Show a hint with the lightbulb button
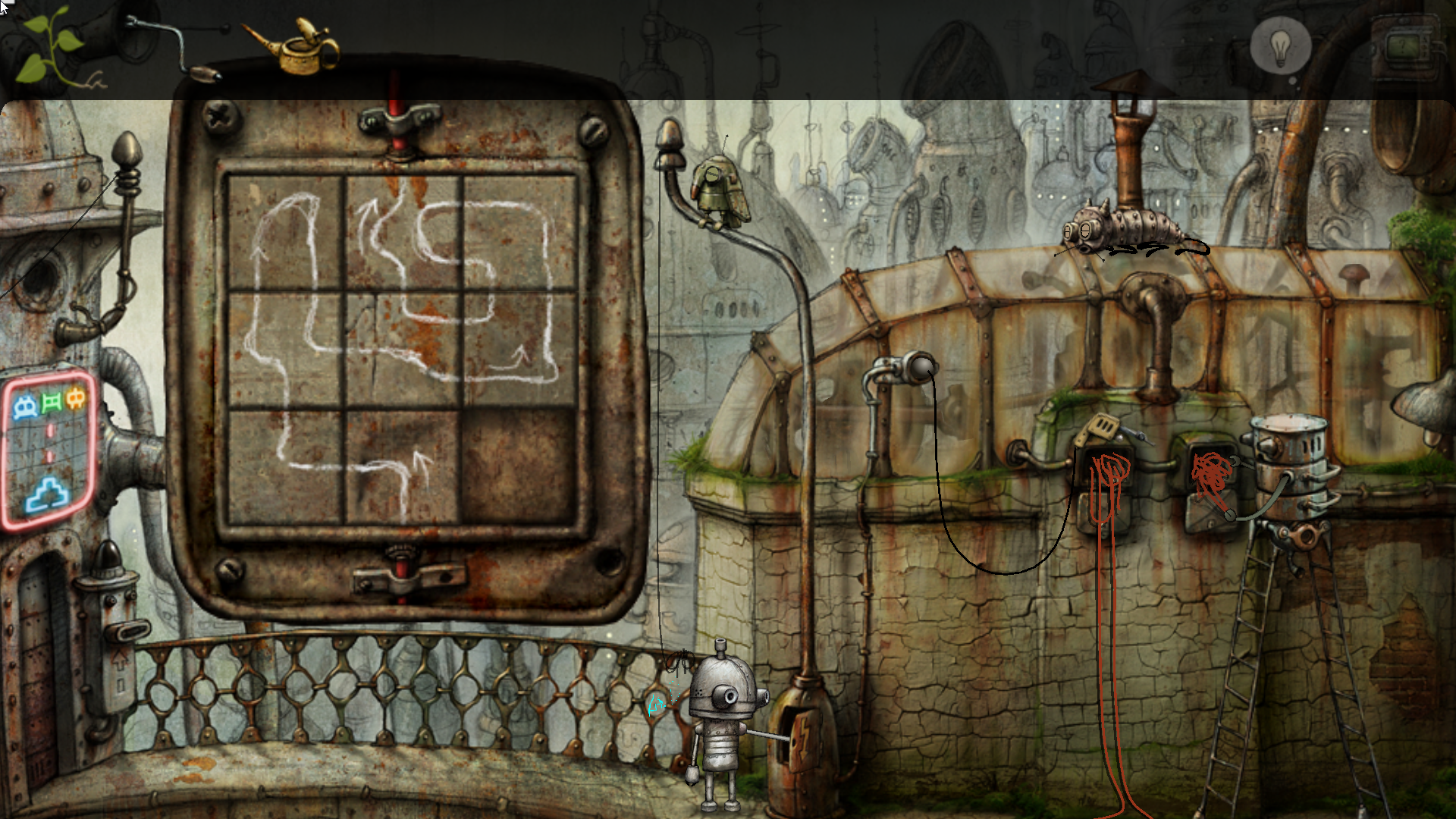The height and width of the screenshot is (819, 1456). coord(1280,45)
